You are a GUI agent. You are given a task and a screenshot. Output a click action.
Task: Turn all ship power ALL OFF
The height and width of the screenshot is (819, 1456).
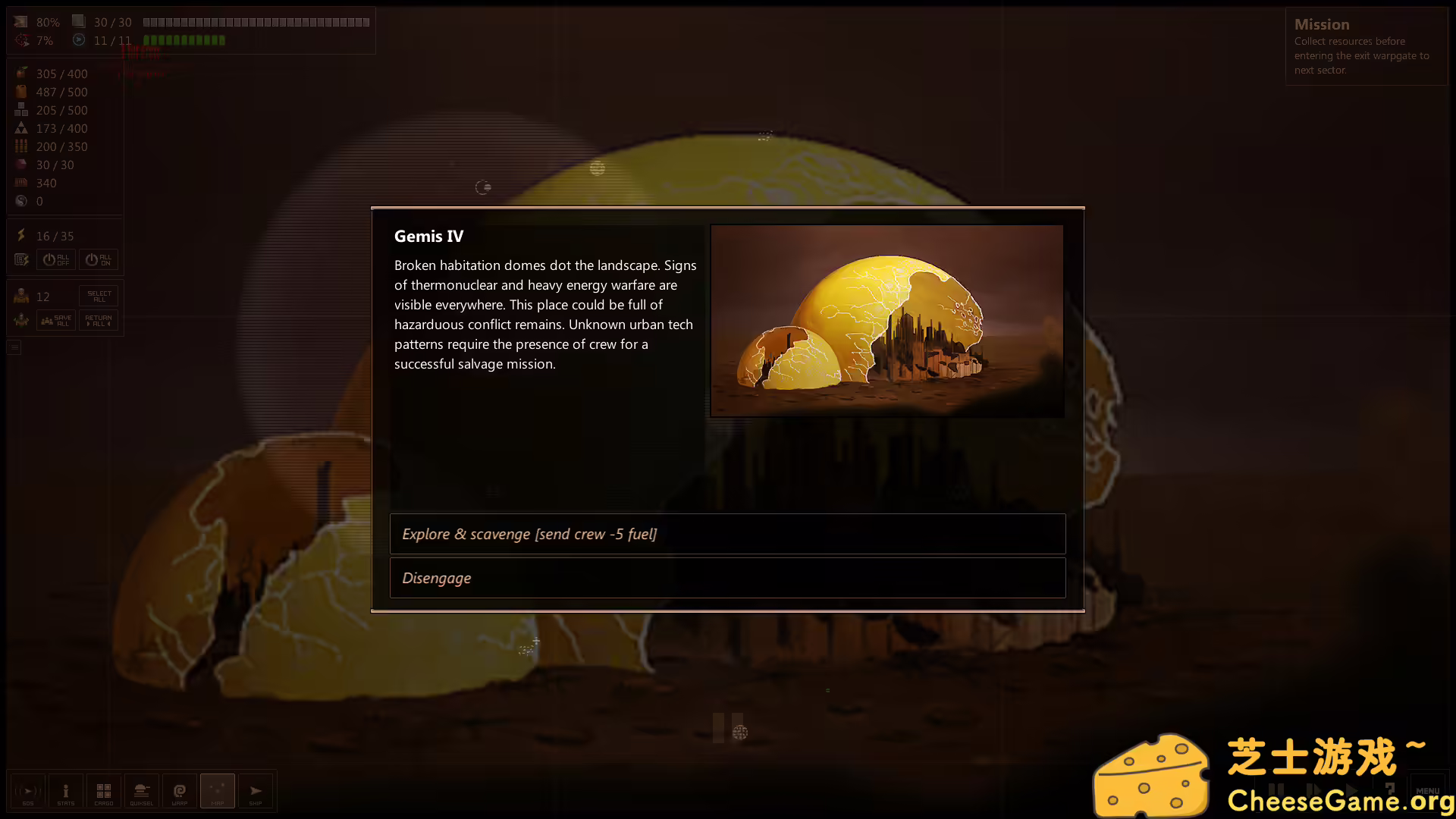(55, 259)
